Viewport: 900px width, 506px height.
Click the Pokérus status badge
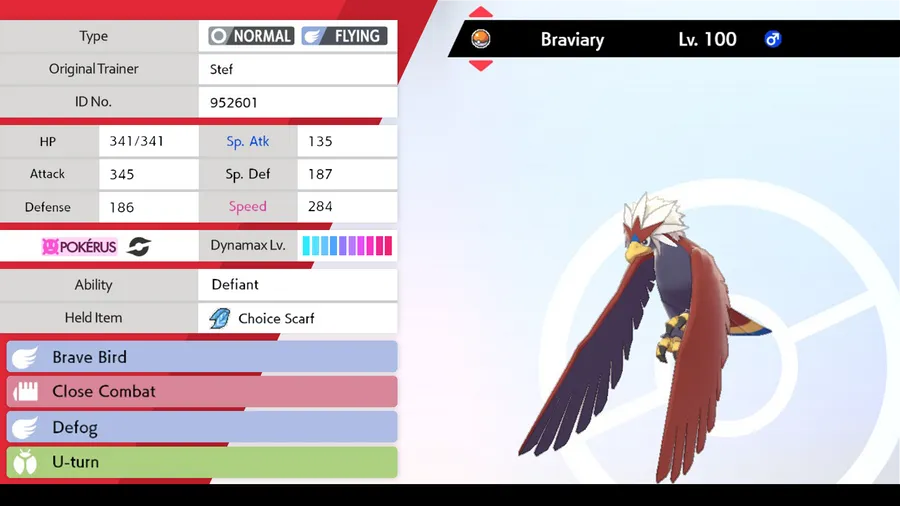pyautogui.click(x=80, y=246)
